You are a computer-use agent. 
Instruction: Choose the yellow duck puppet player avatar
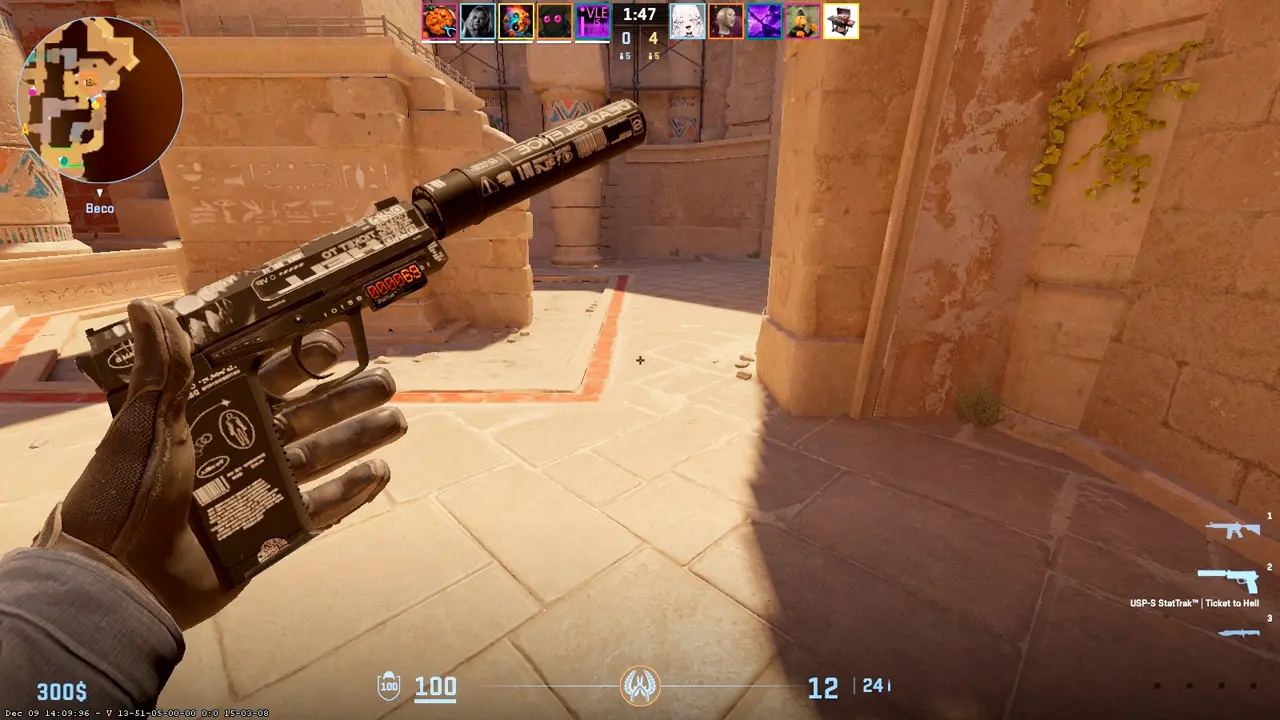tap(802, 21)
